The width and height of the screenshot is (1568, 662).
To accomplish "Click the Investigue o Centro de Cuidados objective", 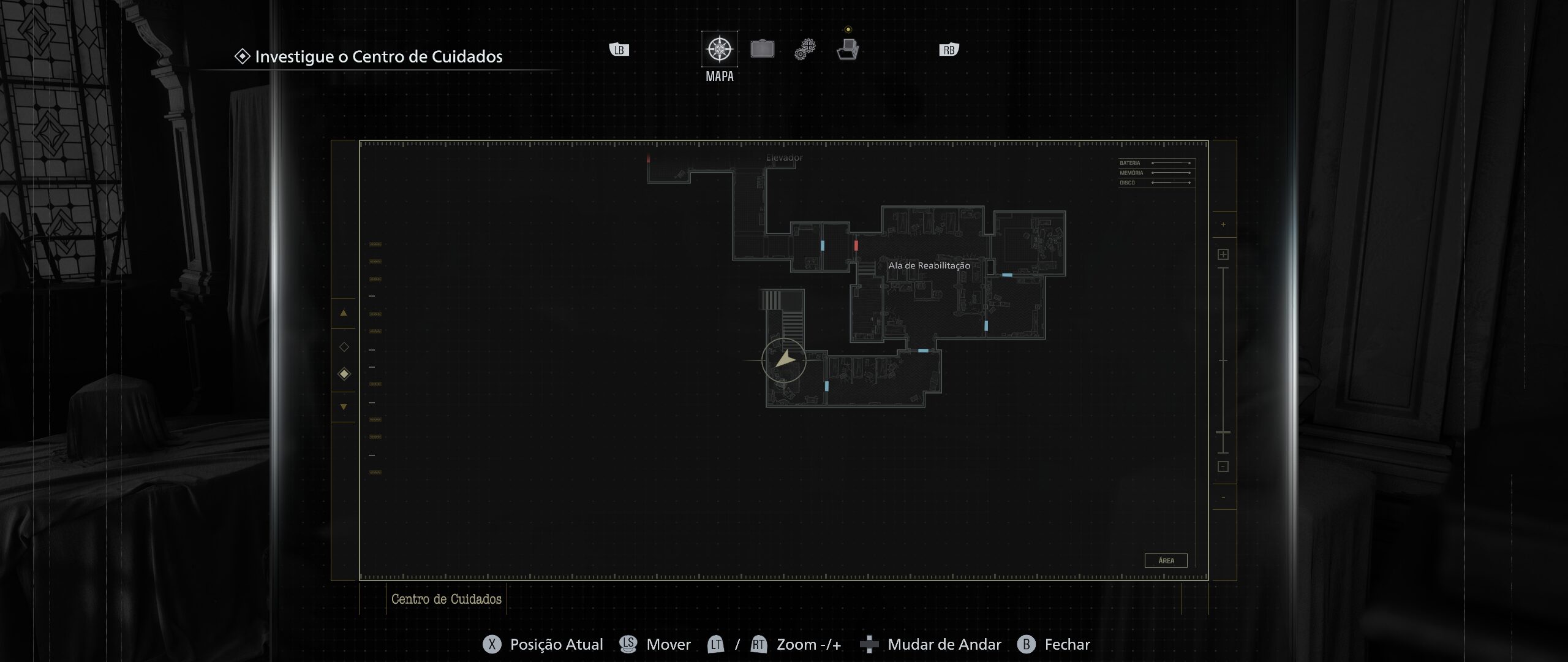I will 378,57.
